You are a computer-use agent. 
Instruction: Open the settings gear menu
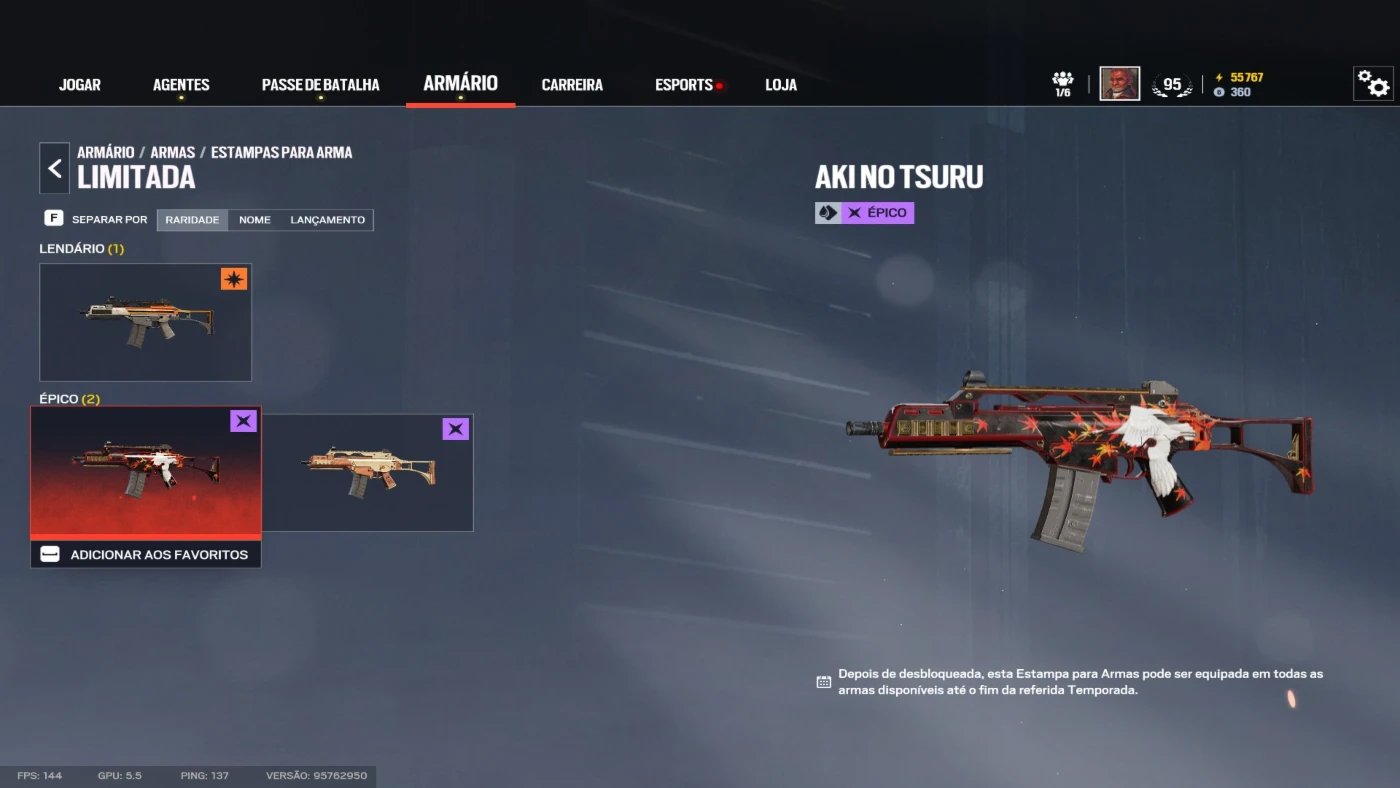coord(1373,84)
